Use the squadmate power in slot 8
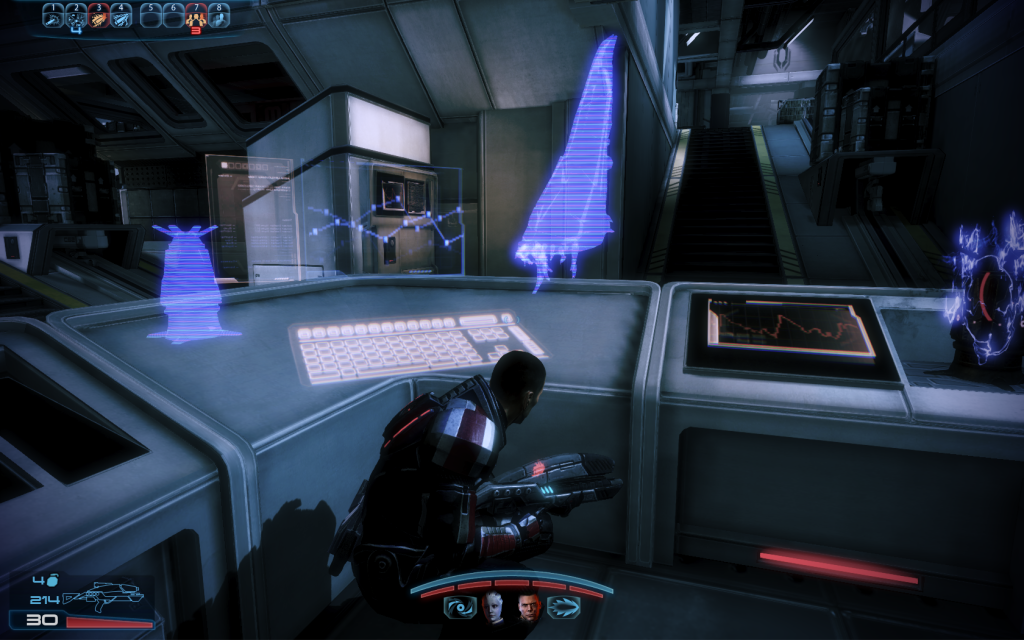The height and width of the screenshot is (640, 1024). [218, 16]
